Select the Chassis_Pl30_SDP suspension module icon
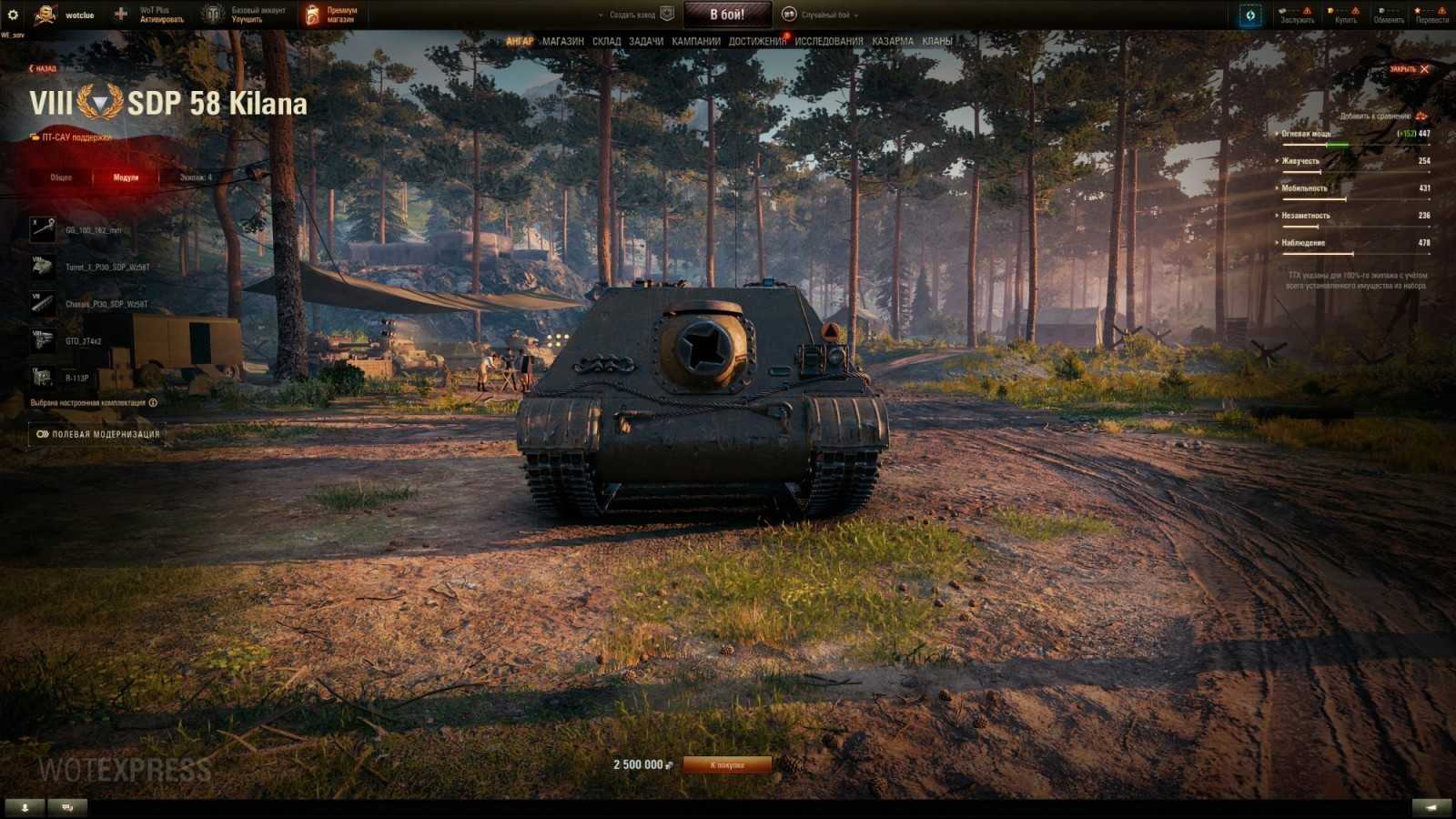The height and width of the screenshot is (819, 1456). click(x=41, y=303)
